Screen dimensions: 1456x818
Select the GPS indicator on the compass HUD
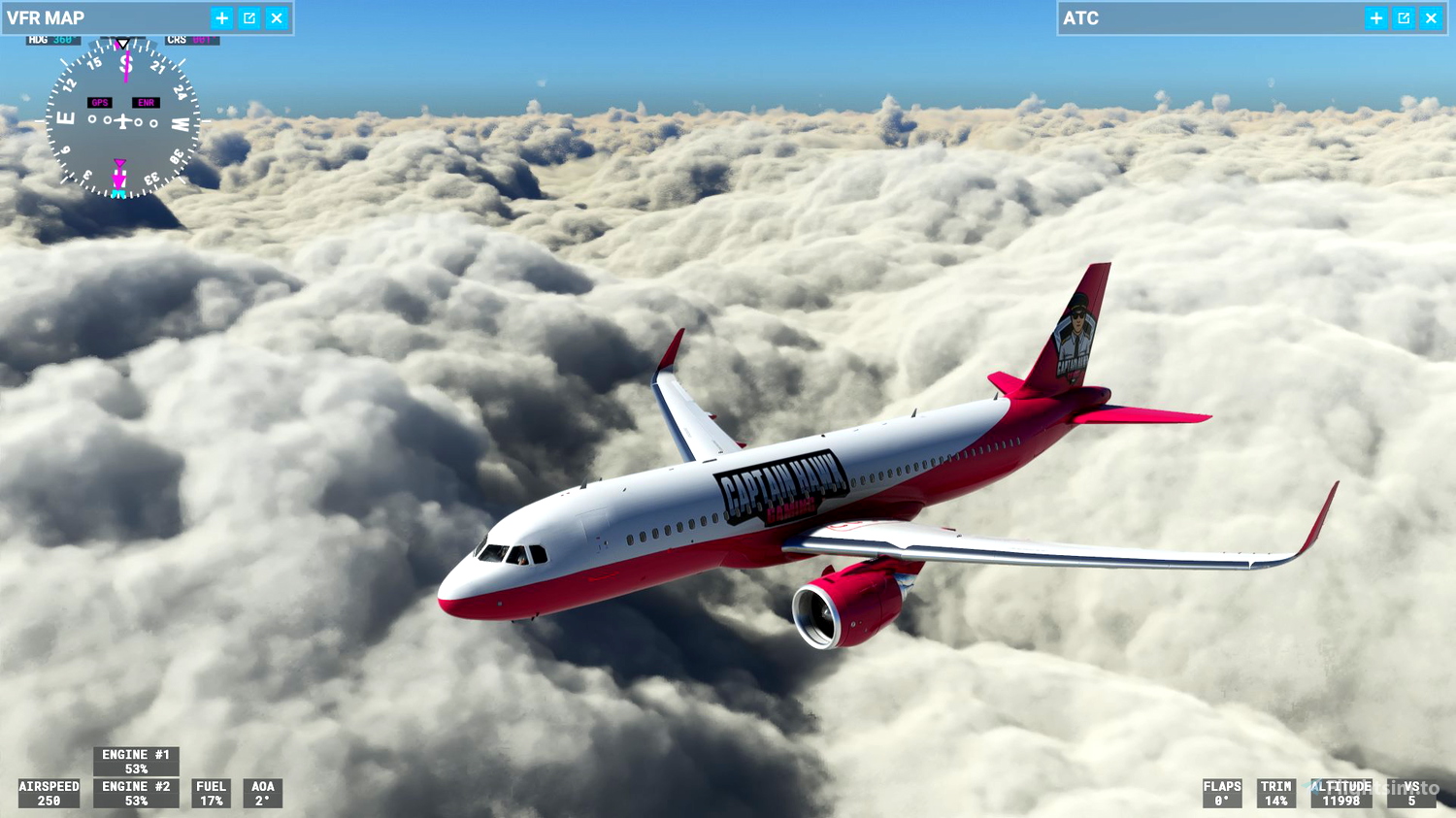[x=98, y=101]
